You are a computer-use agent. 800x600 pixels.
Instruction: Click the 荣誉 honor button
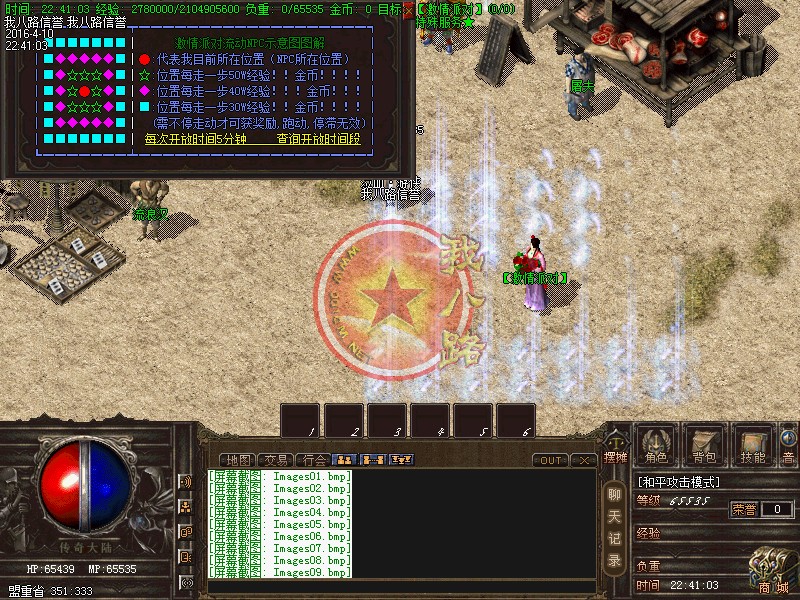coord(744,509)
